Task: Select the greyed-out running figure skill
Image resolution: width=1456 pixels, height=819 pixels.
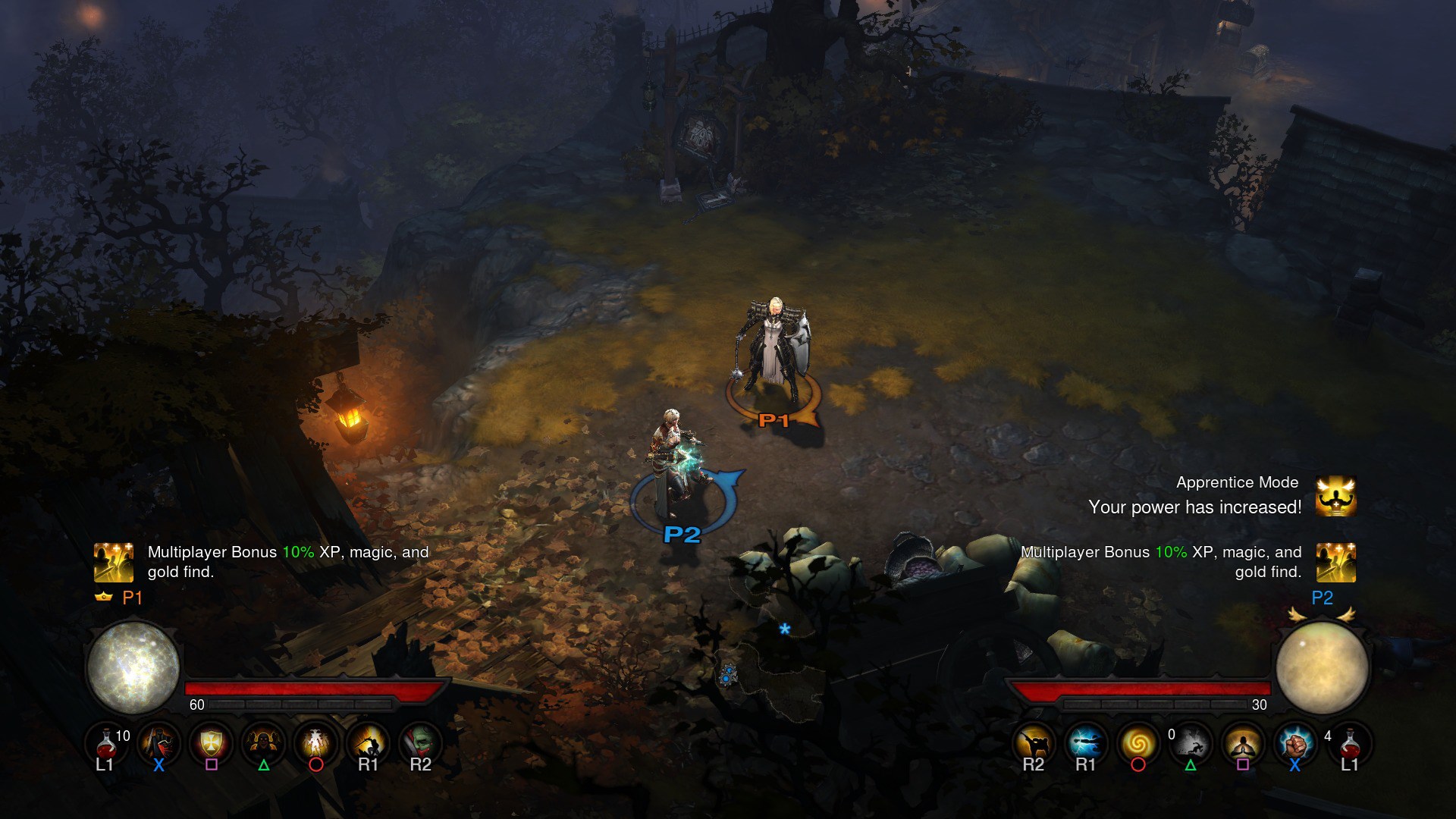Action: click(x=1191, y=742)
